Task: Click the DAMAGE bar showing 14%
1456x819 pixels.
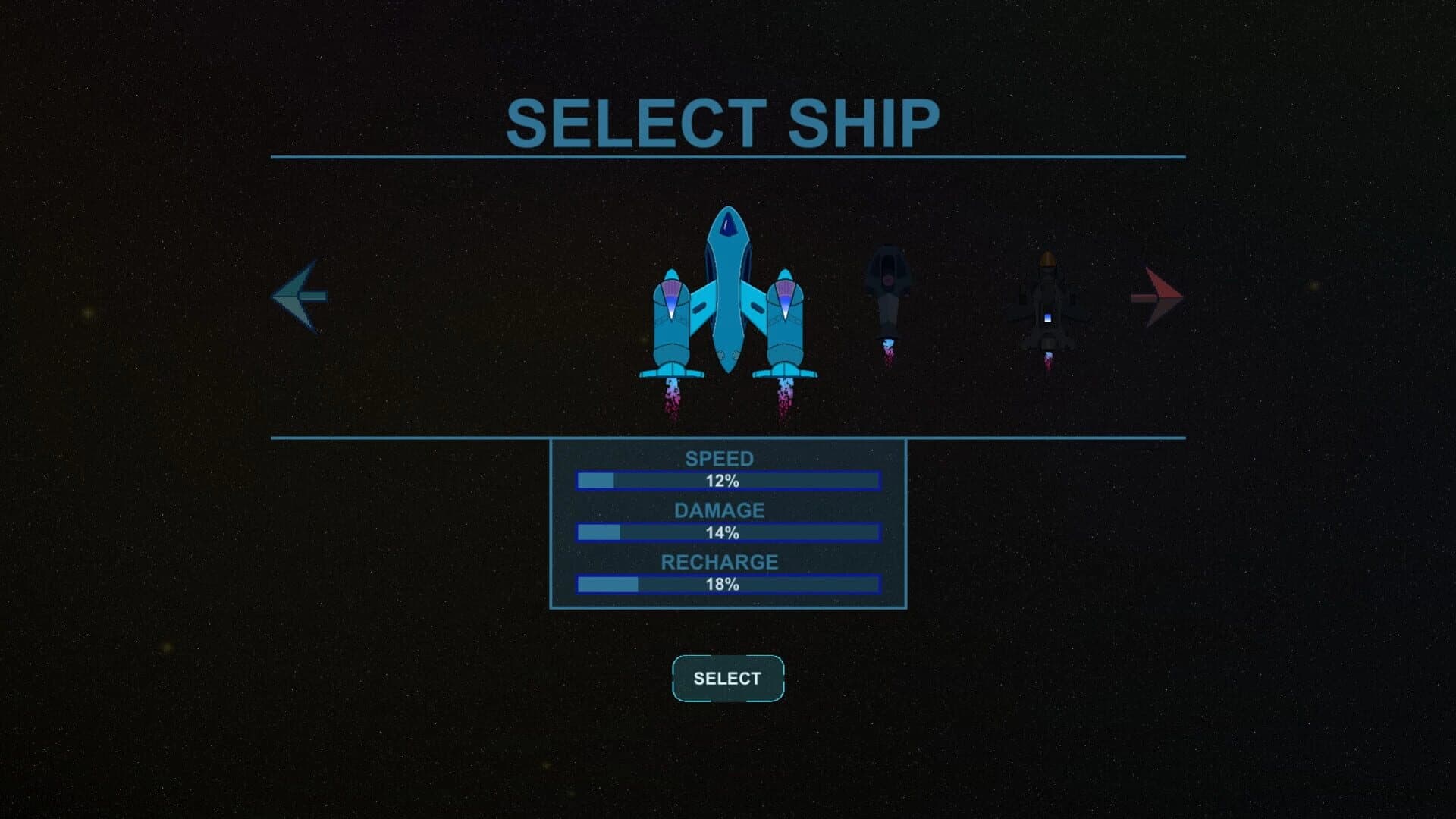Action: tap(728, 532)
